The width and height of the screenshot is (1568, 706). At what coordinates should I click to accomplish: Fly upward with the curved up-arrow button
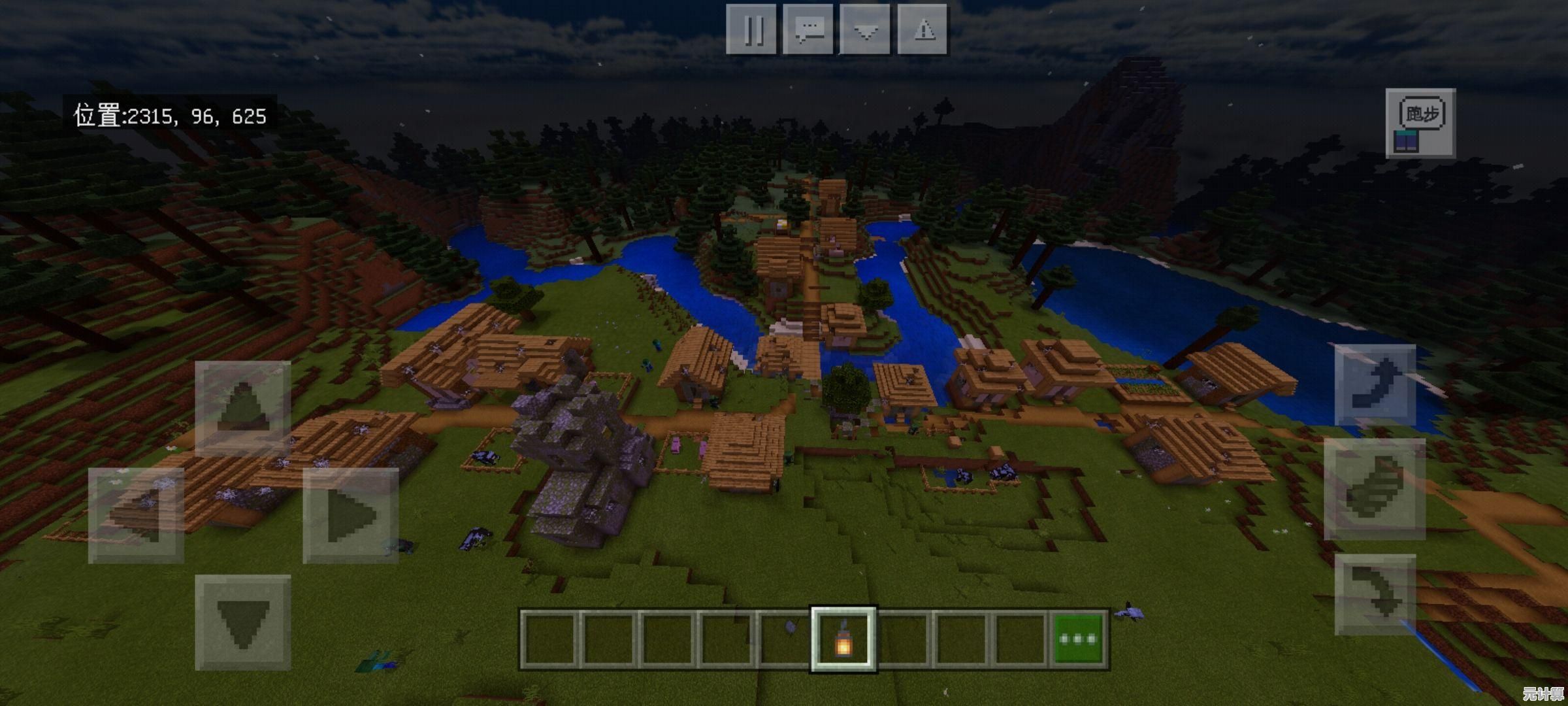pyautogui.click(x=1375, y=385)
